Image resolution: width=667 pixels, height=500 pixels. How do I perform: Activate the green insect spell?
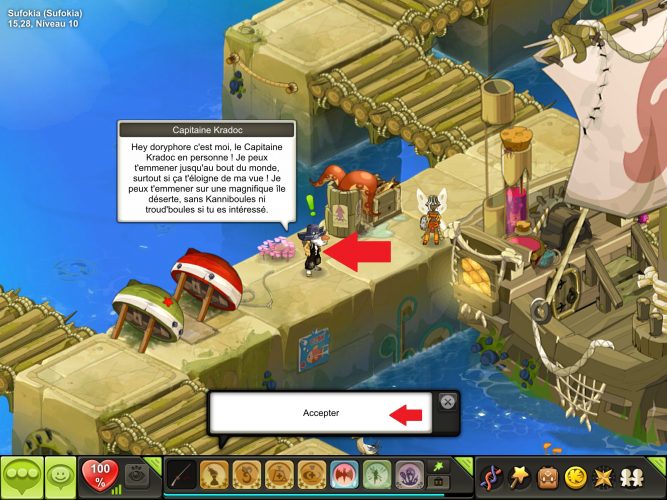(x=375, y=473)
